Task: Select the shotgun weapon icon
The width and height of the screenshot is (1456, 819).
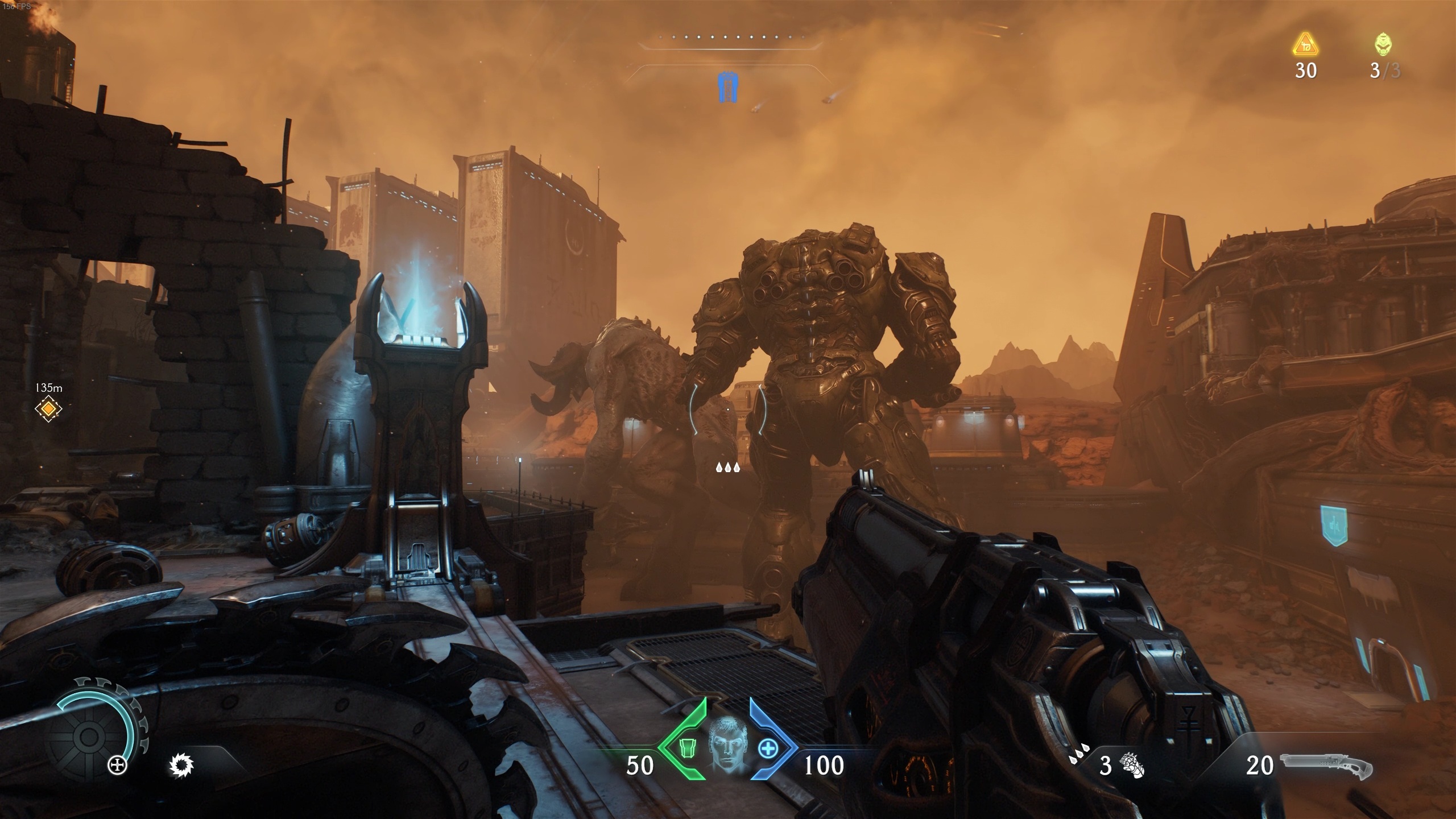Action: [x=1325, y=766]
